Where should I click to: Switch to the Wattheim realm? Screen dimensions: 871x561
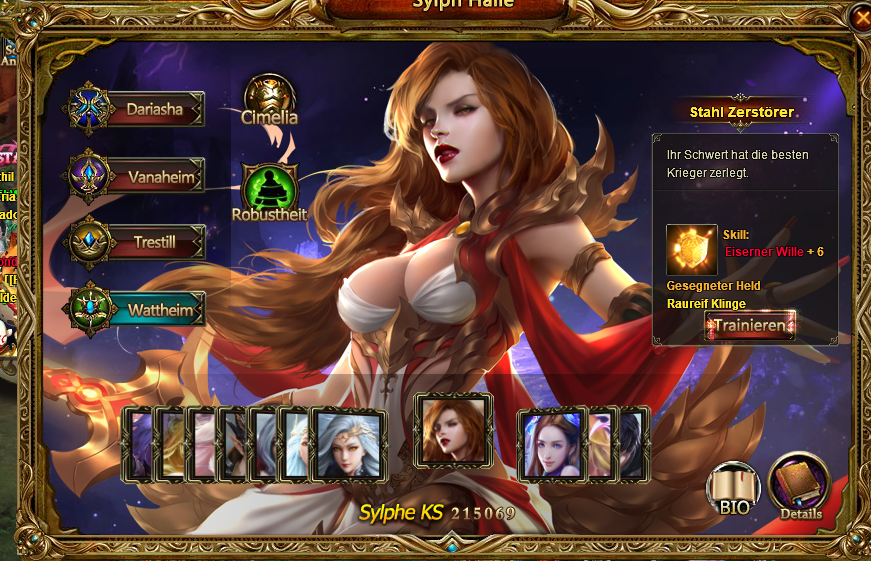click(x=138, y=310)
